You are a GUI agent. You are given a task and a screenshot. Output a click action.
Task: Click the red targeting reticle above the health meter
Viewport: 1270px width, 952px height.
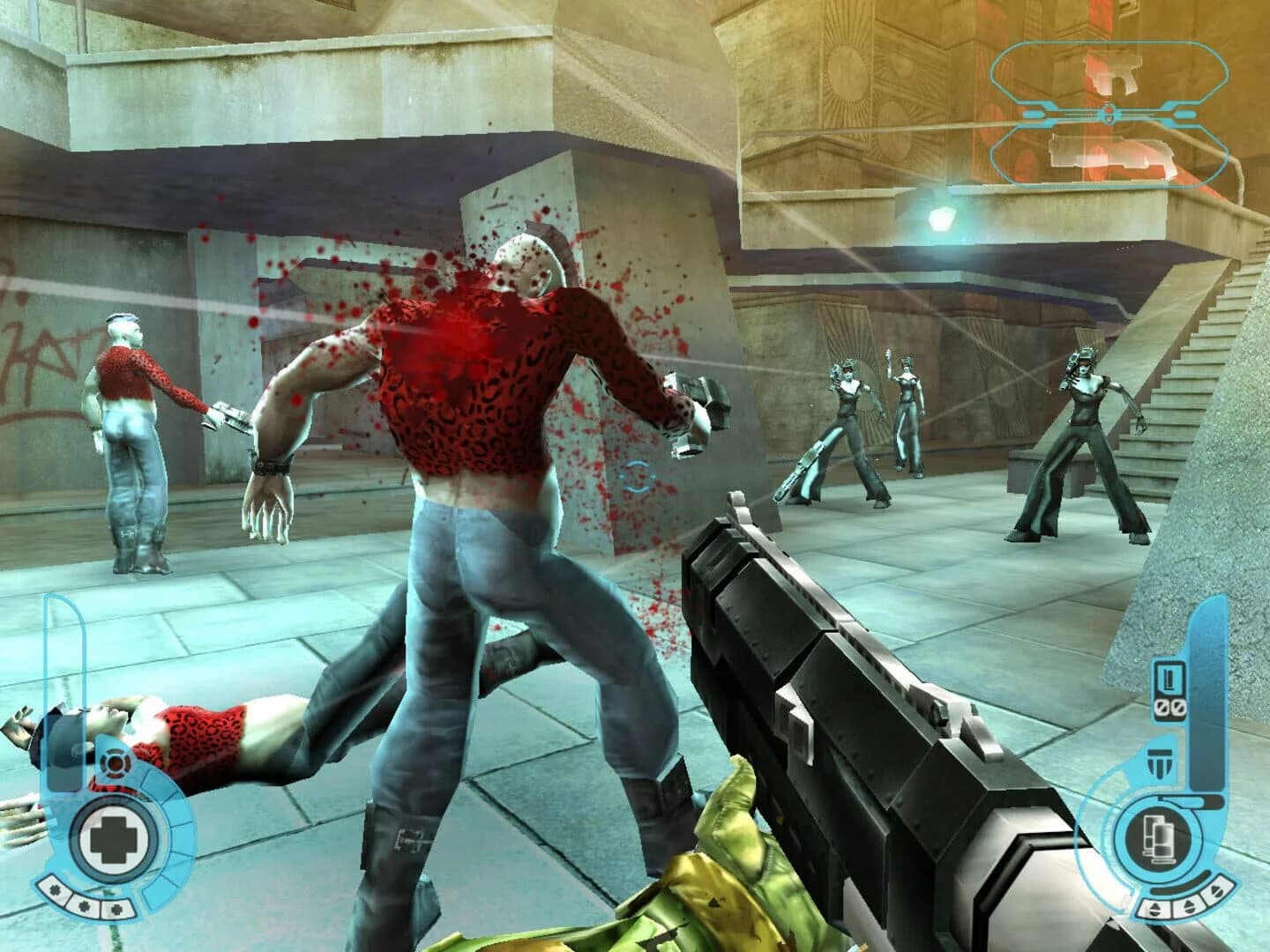pyautogui.click(x=115, y=762)
